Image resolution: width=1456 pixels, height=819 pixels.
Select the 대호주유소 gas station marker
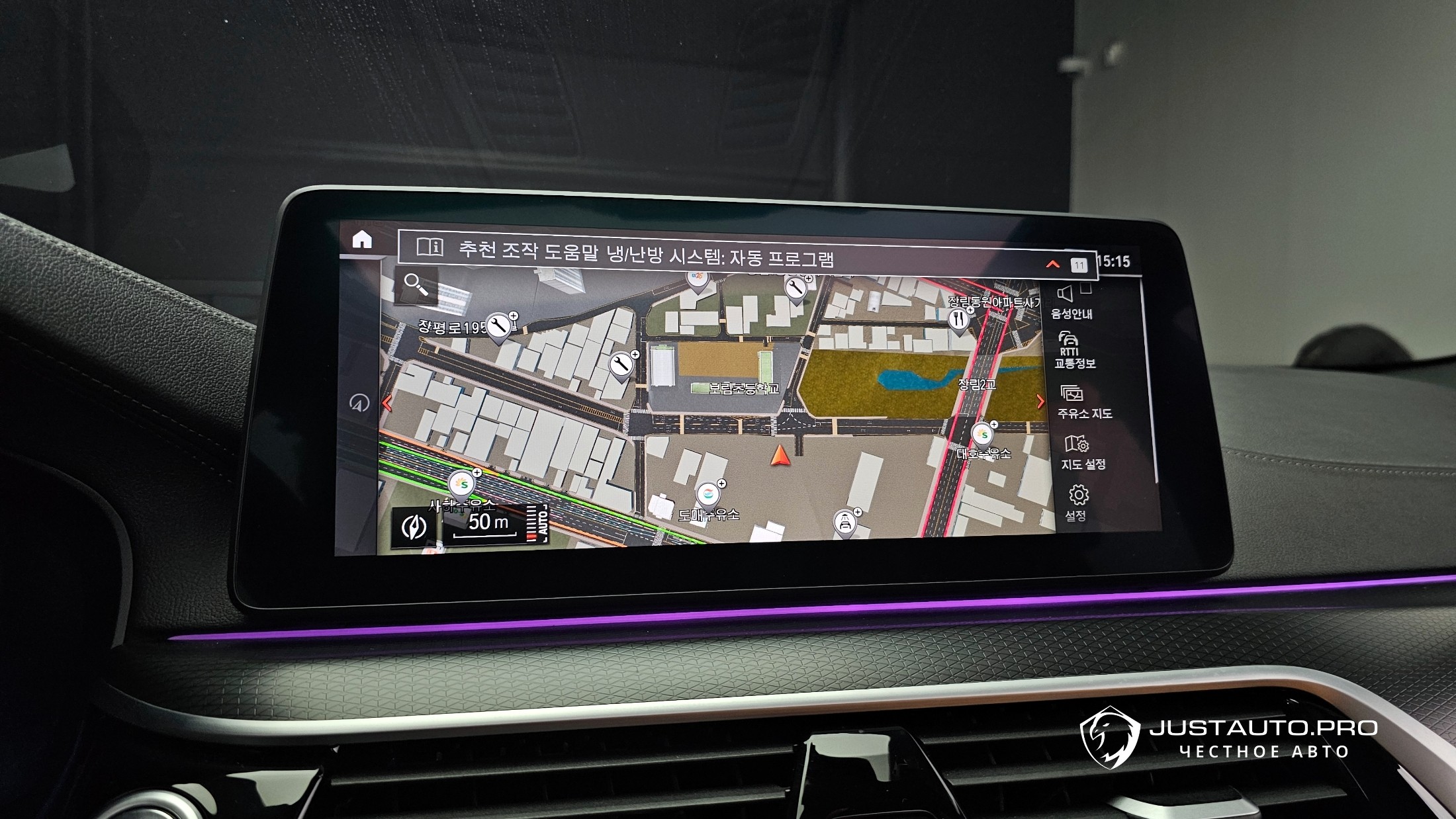tap(983, 435)
